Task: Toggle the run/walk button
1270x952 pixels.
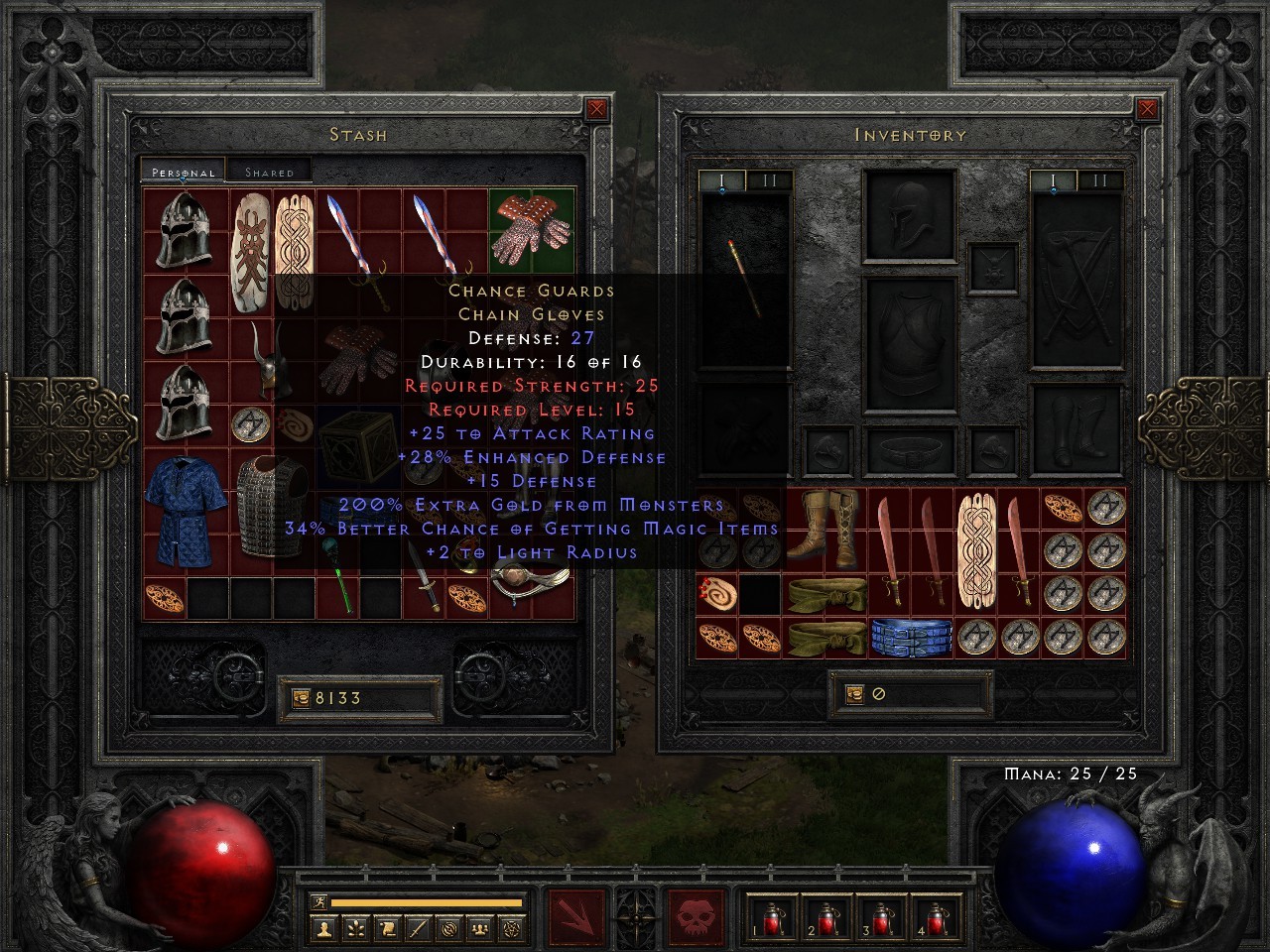Action: coord(319,901)
